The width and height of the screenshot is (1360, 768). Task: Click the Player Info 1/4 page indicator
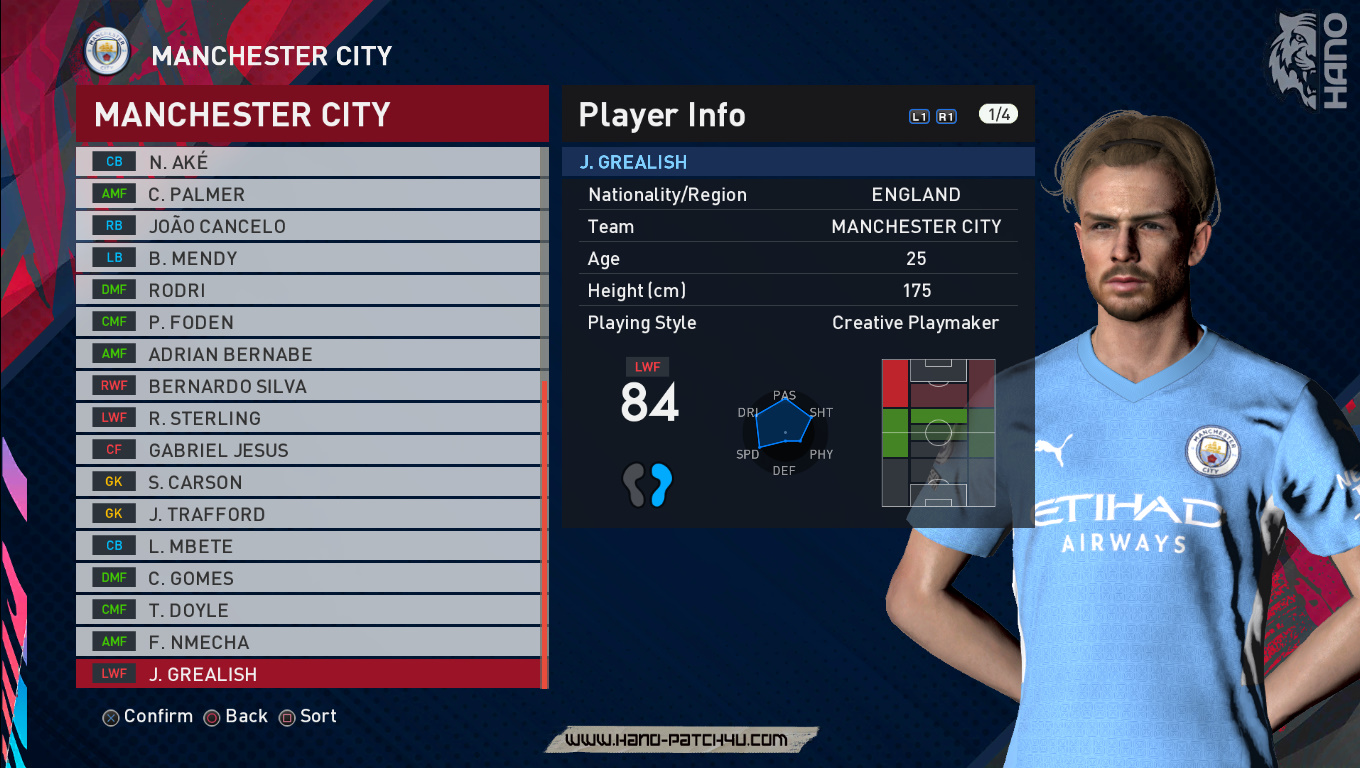[998, 114]
